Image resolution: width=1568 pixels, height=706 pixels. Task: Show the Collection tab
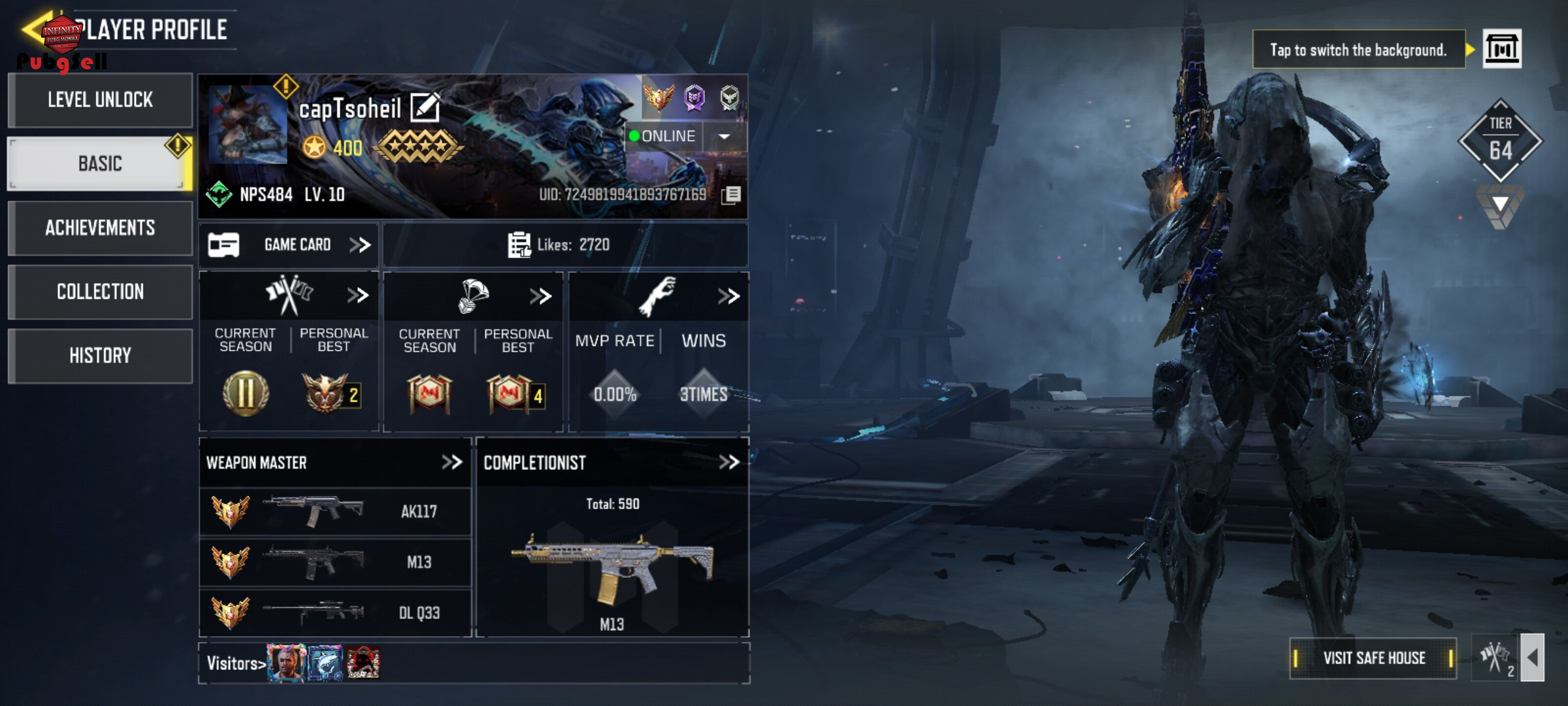click(100, 292)
